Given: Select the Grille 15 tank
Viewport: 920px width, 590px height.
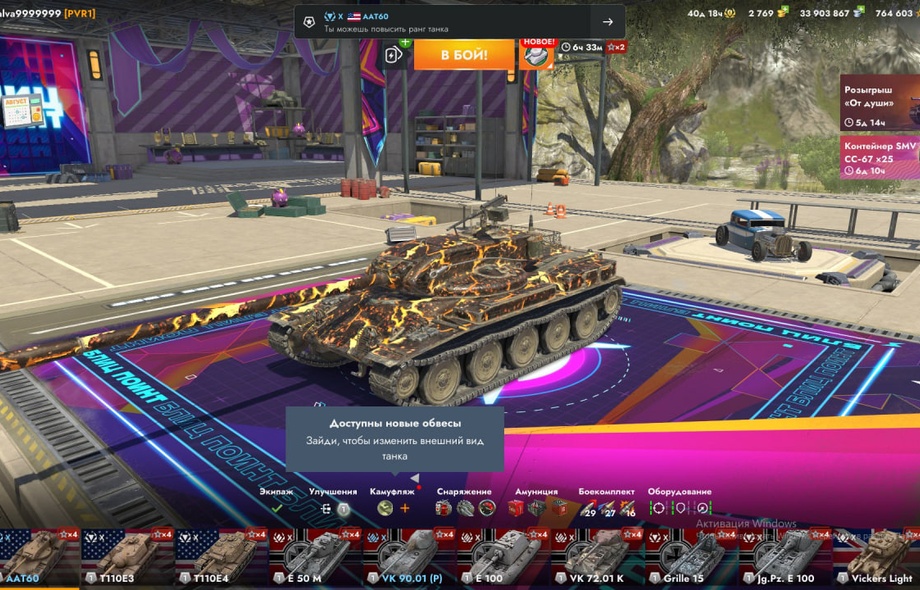Looking at the screenshot, I should (x=691, y=557).
